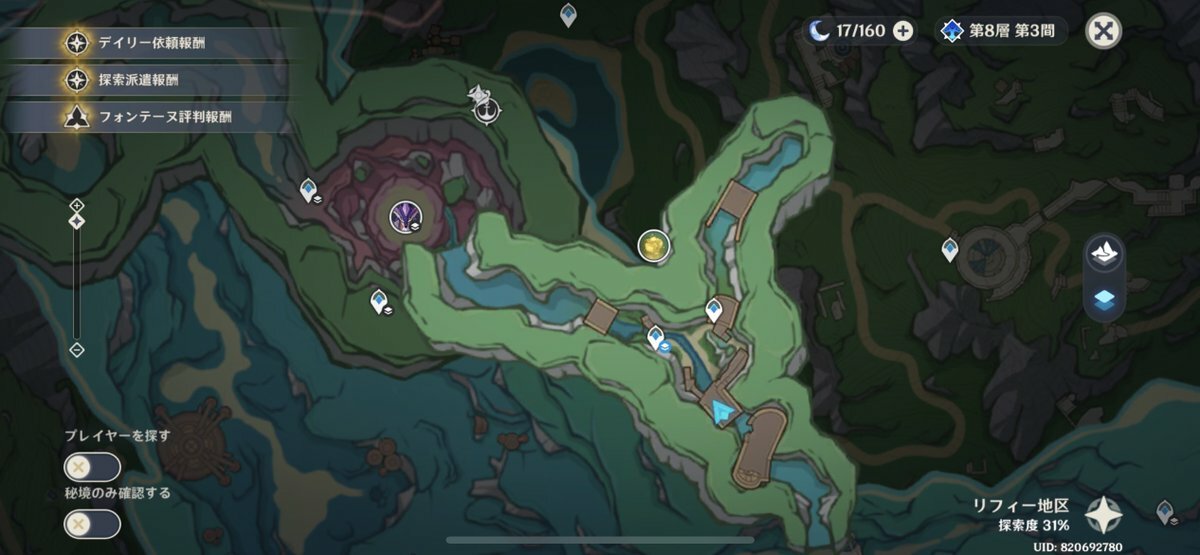Screen dimensions: 1200x555
Task: Open the 探索派遣報酬 entry
Action: [150, 80]
